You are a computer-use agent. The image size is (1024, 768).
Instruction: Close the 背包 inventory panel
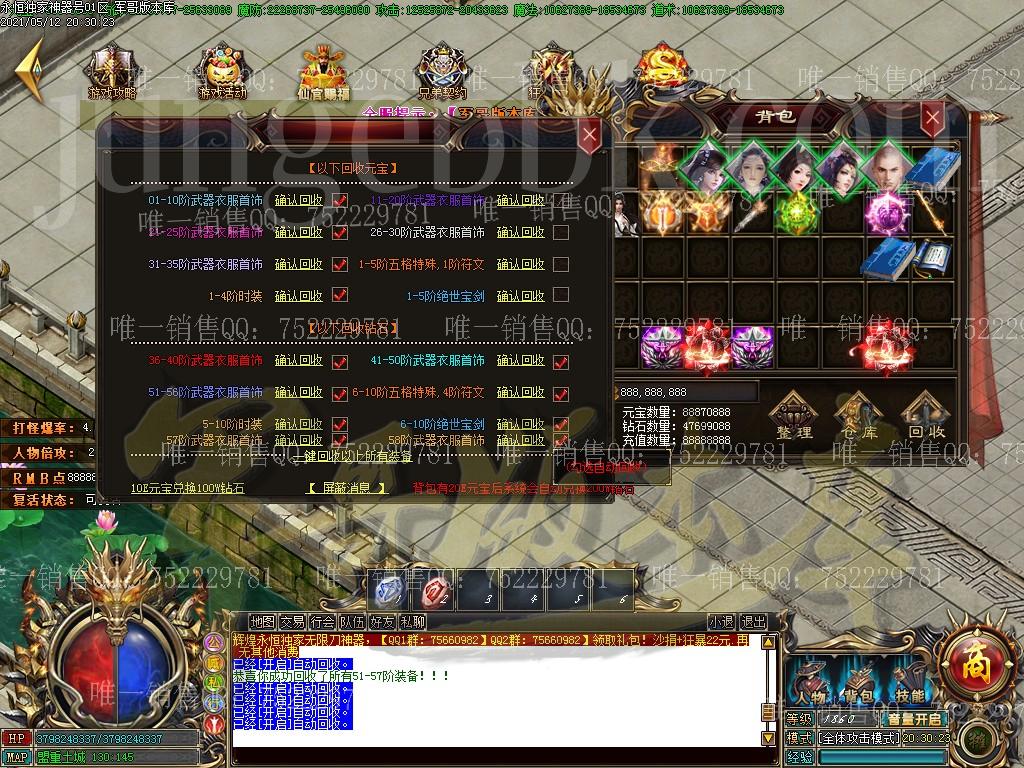[933, 118]
